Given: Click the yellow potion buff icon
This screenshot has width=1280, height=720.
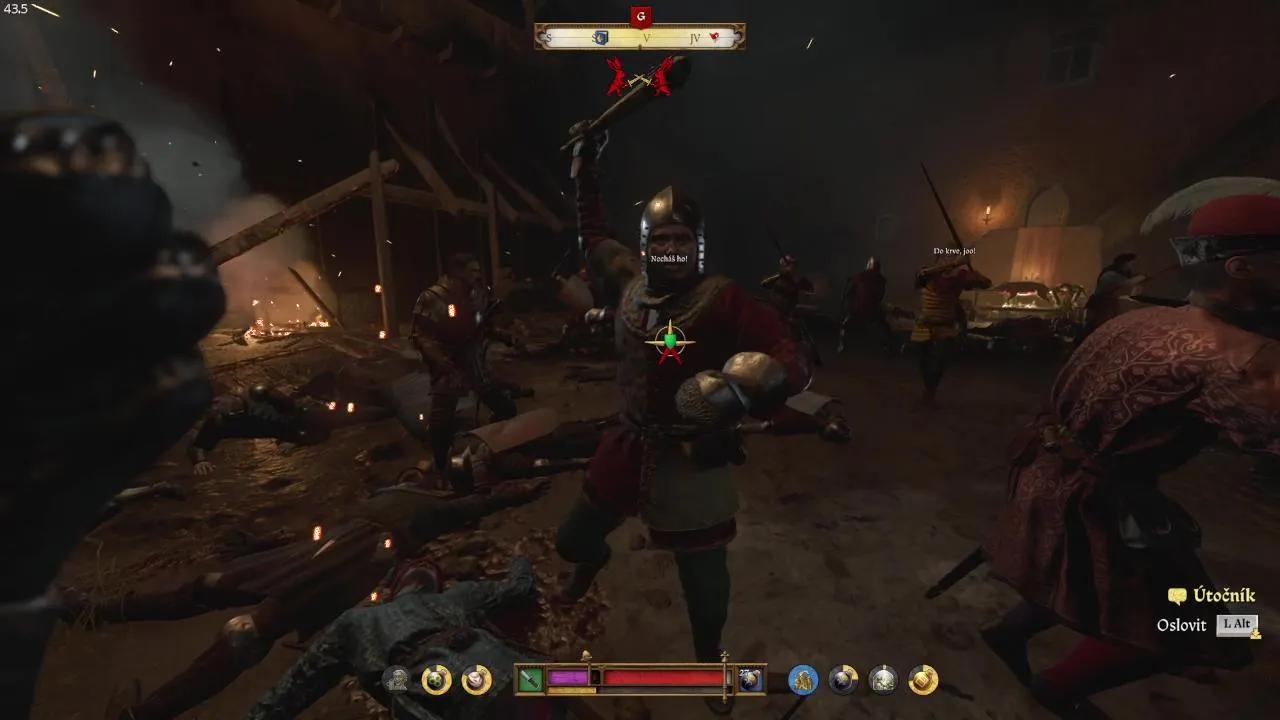Looking at the screenshot, I should coord(923,680).
